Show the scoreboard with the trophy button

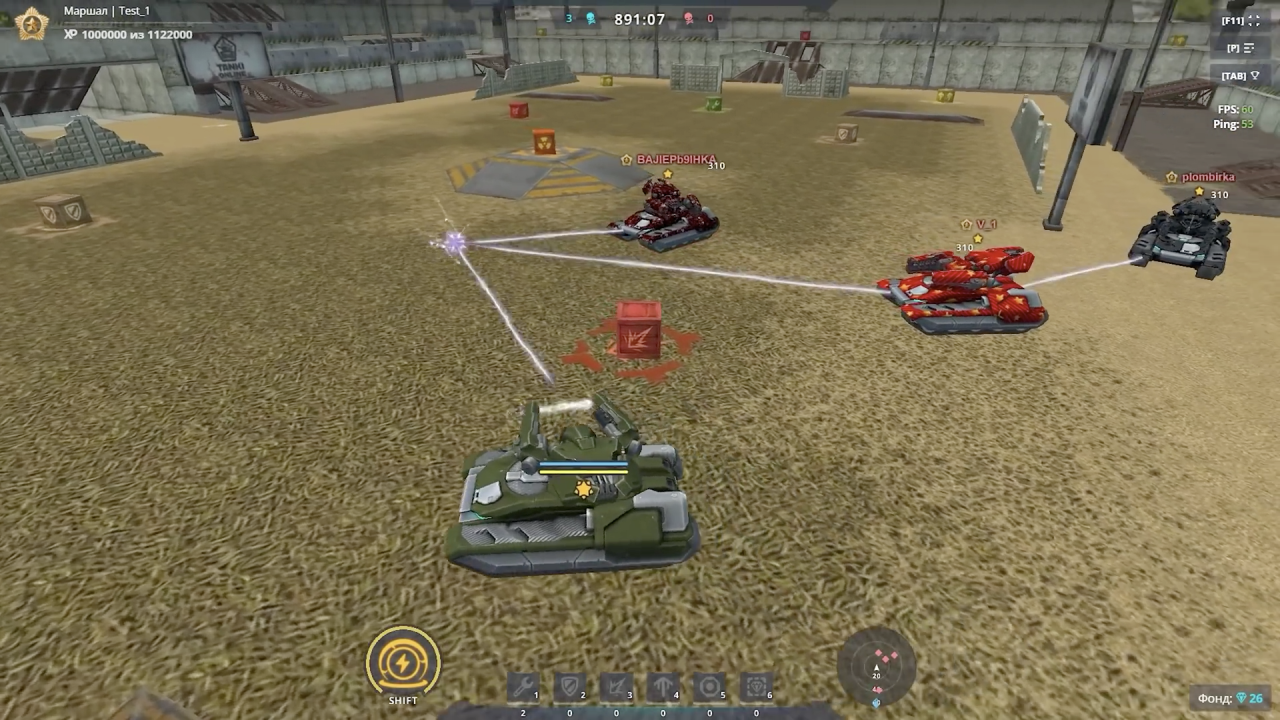1240,76
